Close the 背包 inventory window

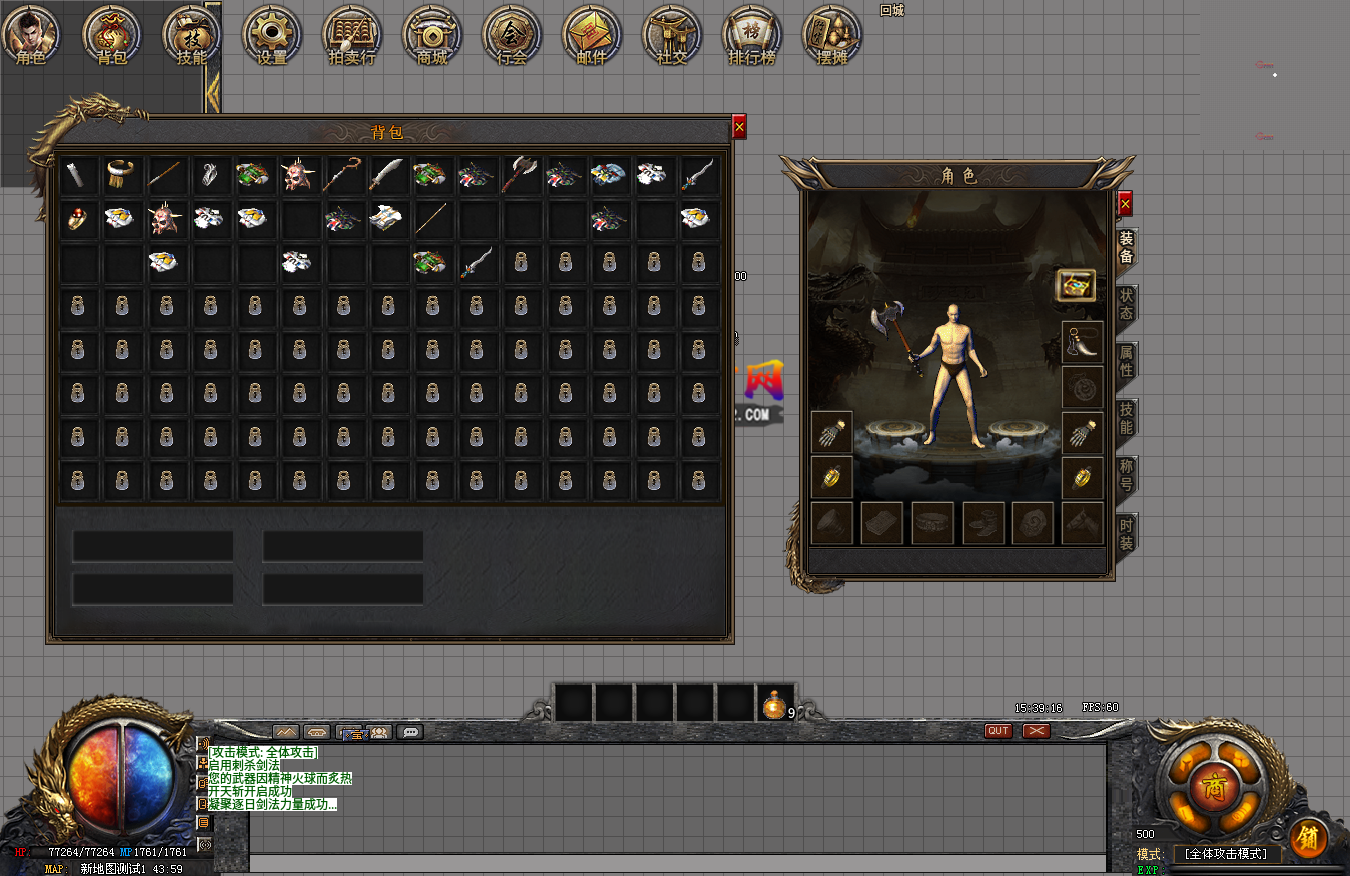[x=739, y=127]
